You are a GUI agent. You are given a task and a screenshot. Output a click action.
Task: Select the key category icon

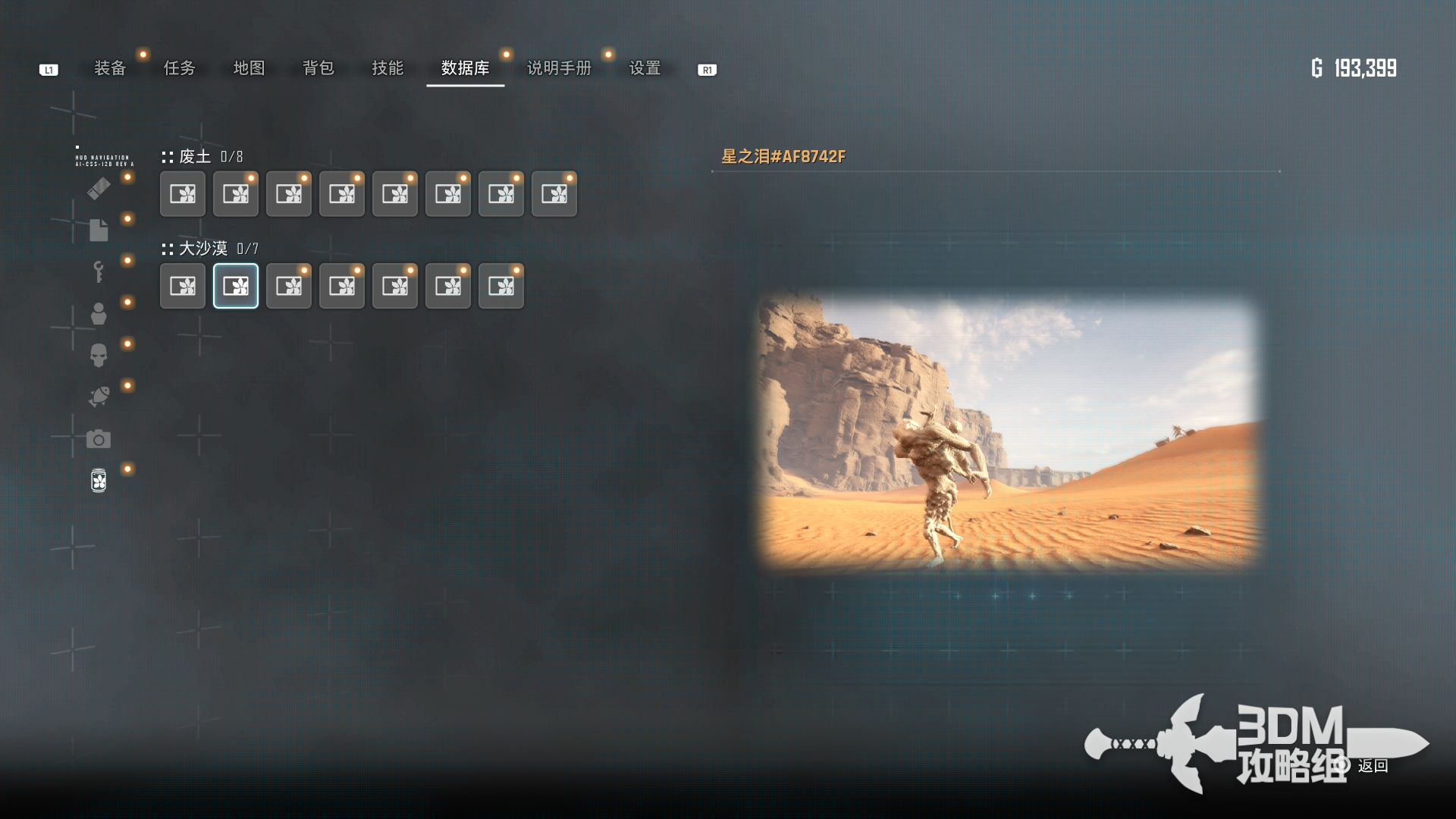99,271
